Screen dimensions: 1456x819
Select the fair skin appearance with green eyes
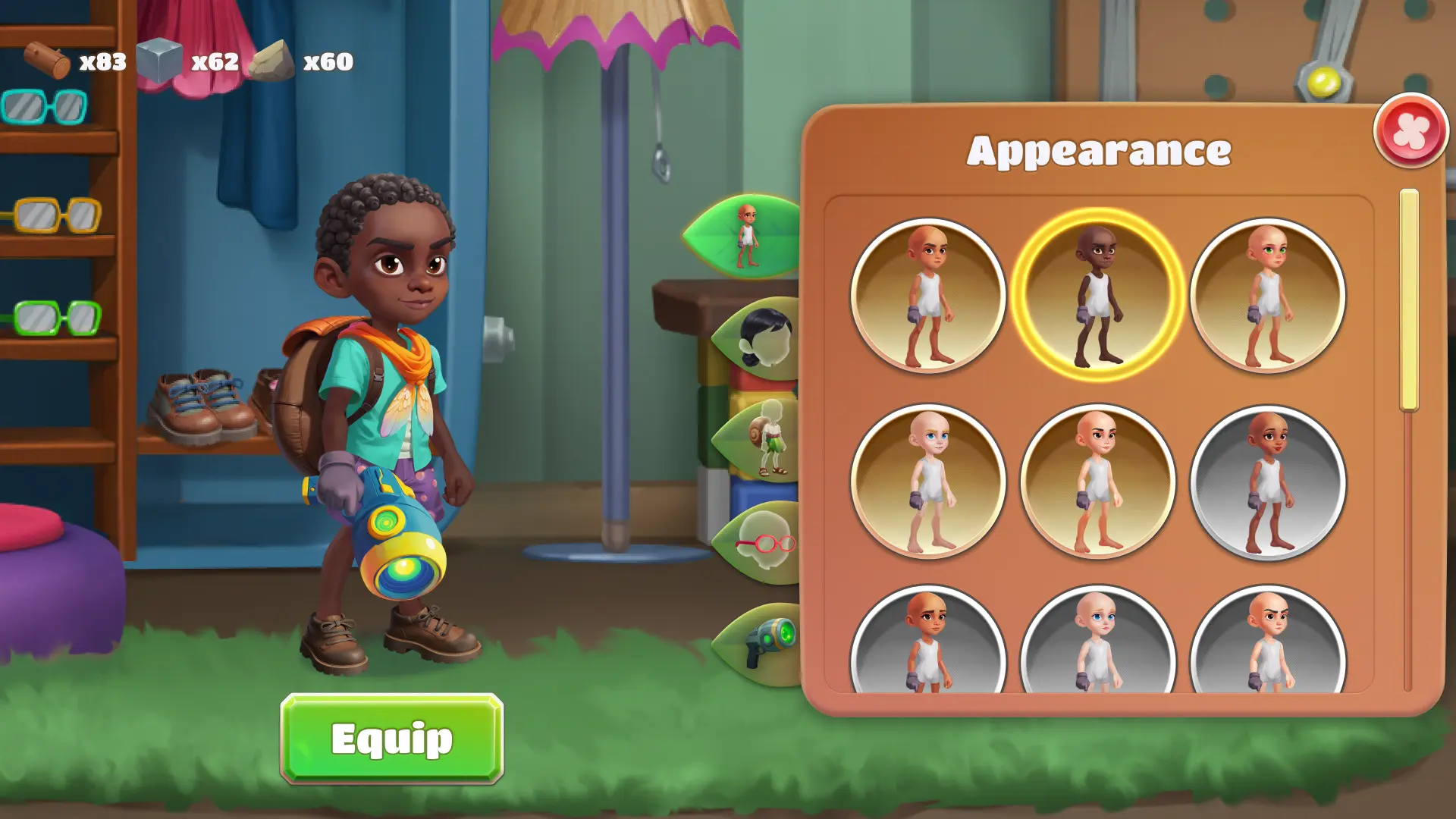coord(1267,296)
